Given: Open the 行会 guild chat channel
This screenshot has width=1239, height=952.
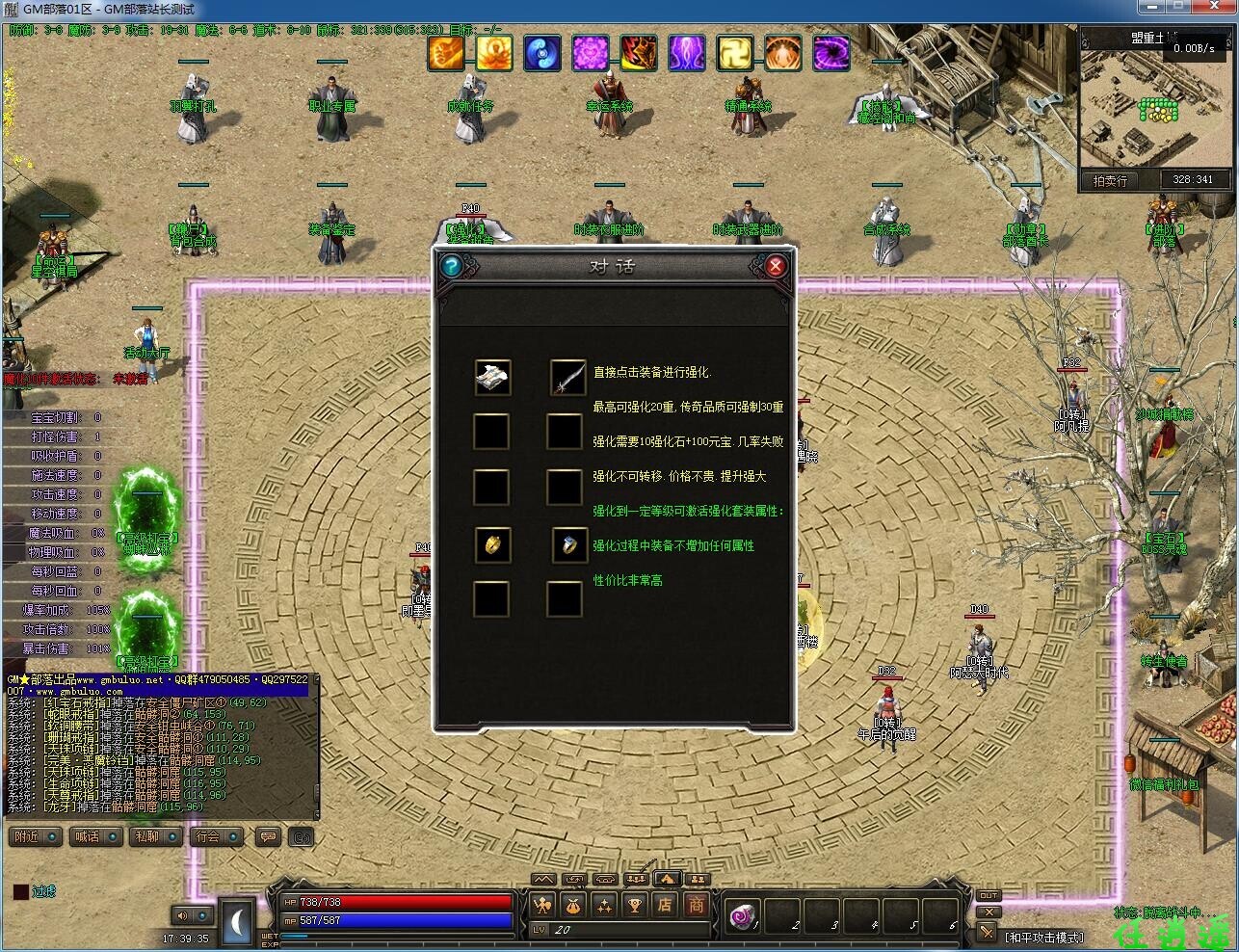Looking at the screenshot, I should [216, 836].
